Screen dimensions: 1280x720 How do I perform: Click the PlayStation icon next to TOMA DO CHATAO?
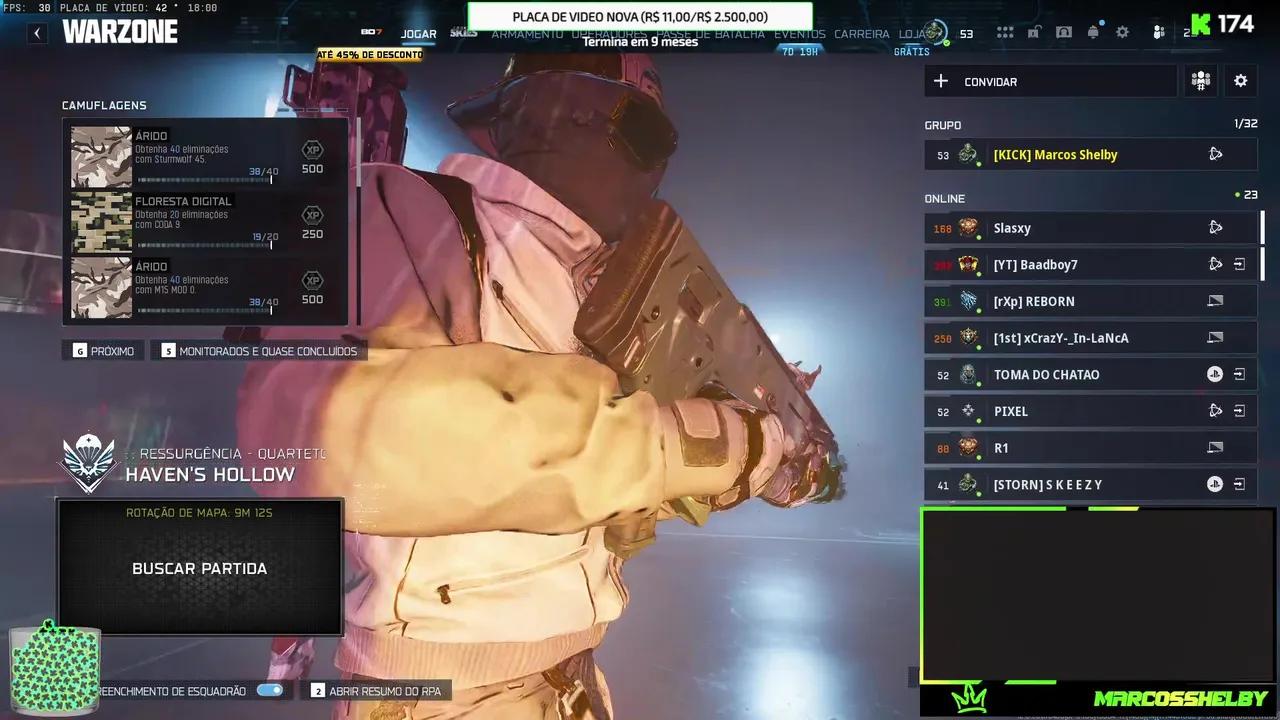1214,374
